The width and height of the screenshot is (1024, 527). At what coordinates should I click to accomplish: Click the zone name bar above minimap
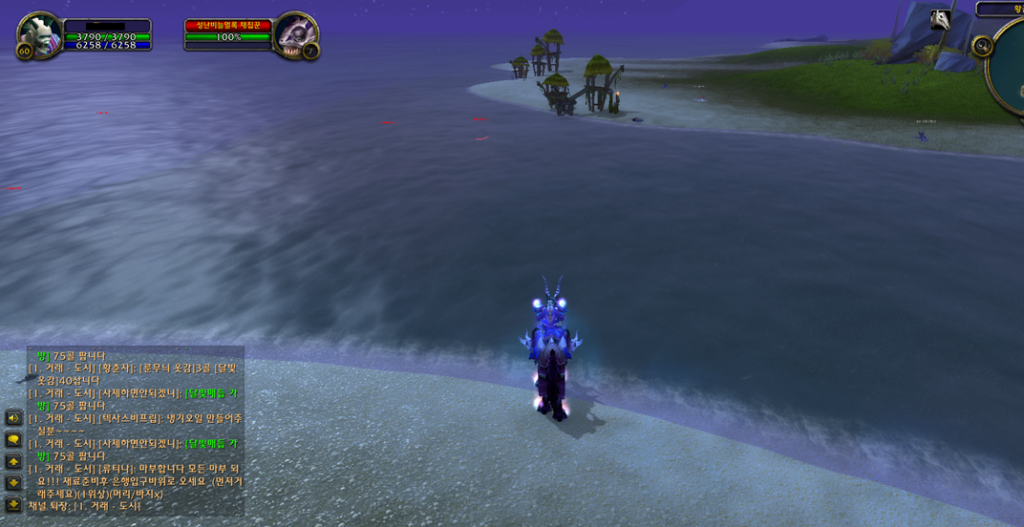(1000, 9)
